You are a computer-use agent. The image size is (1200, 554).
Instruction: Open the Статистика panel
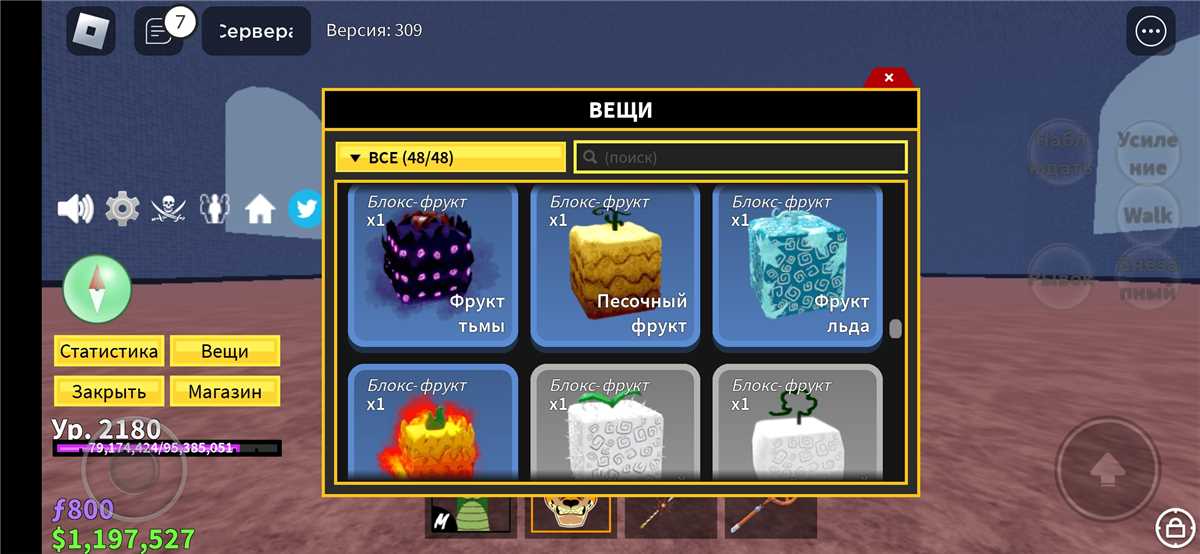[x=108, y=352]
